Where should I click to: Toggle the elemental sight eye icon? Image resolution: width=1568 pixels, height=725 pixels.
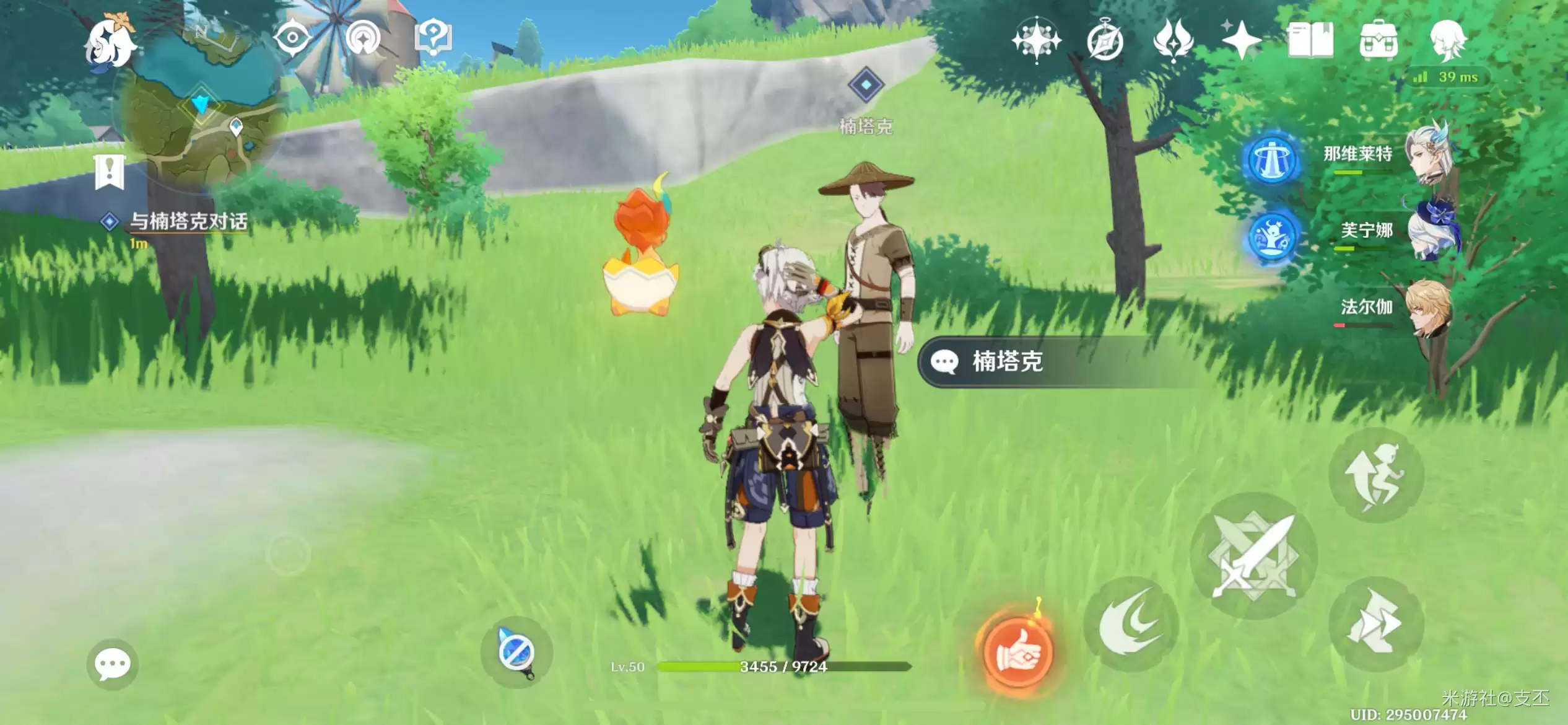click(x=292, y=38)
